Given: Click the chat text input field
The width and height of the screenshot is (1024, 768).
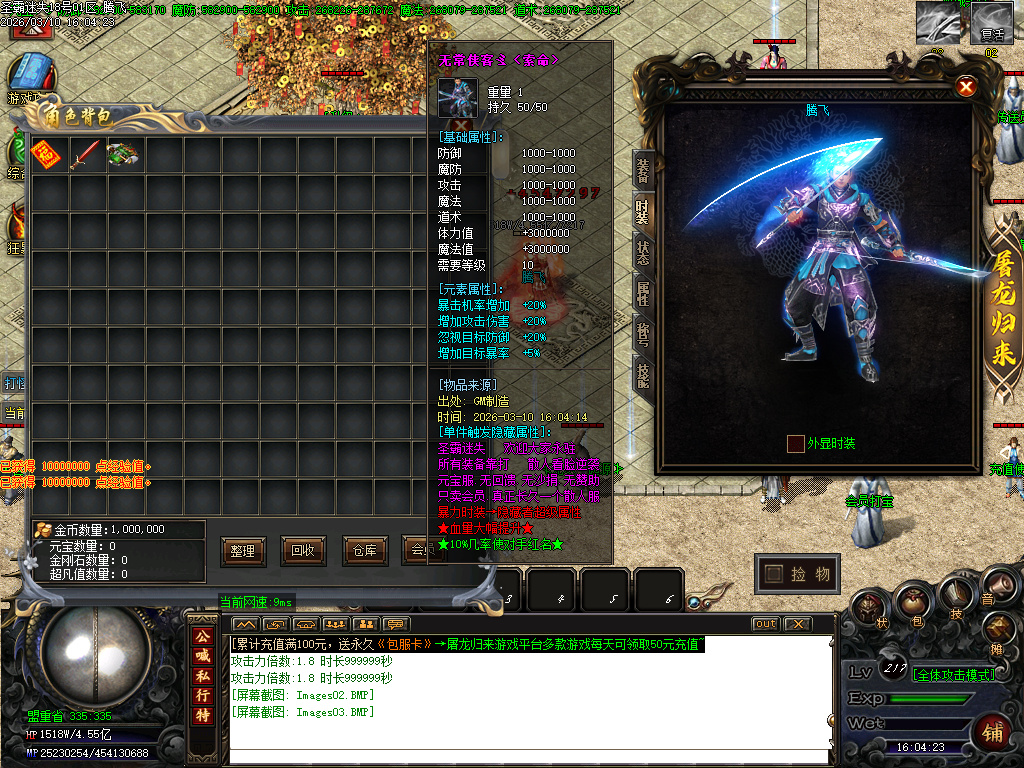Looking at the screenshot, I should [x=530, y=757].
